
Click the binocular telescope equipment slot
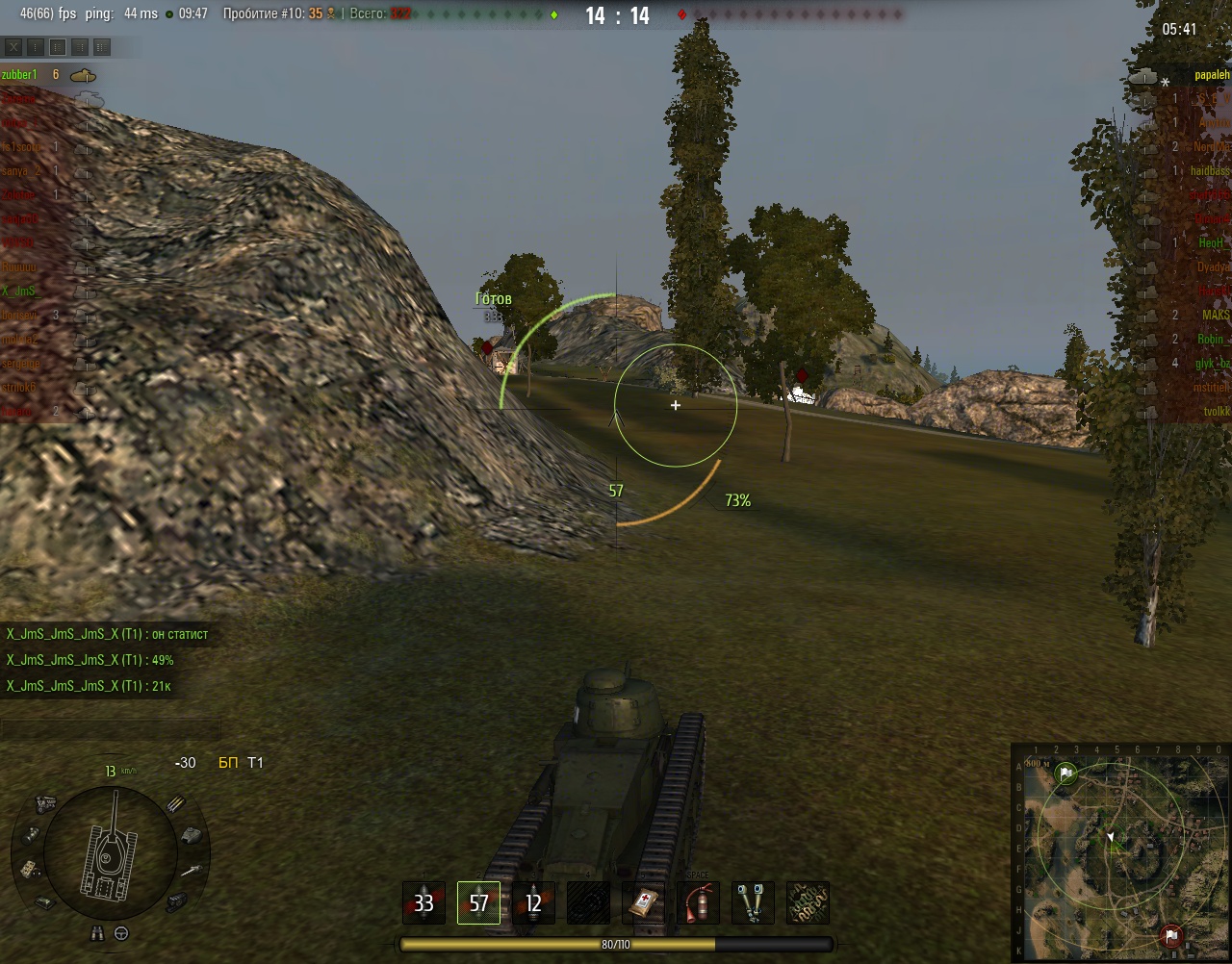pos(753,903)
